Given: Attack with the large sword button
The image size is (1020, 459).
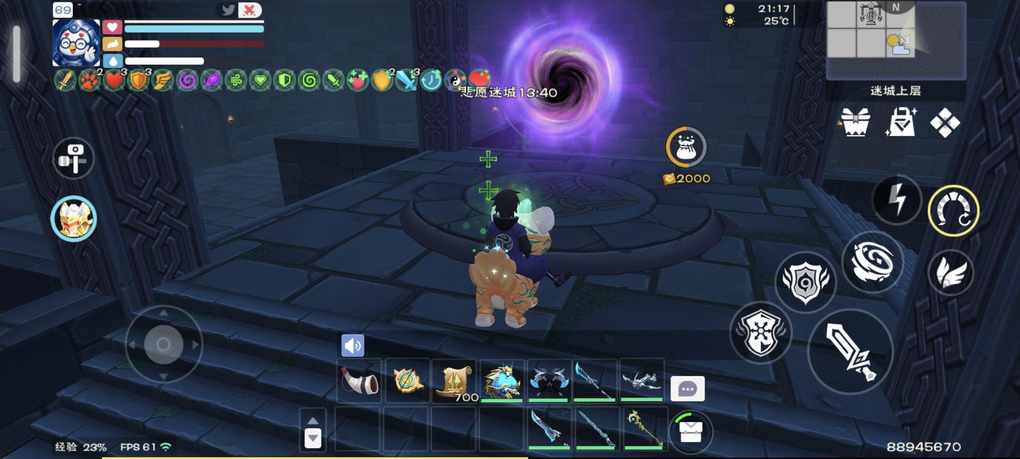Looking at the screenshot, I should [x=849, y=351].
